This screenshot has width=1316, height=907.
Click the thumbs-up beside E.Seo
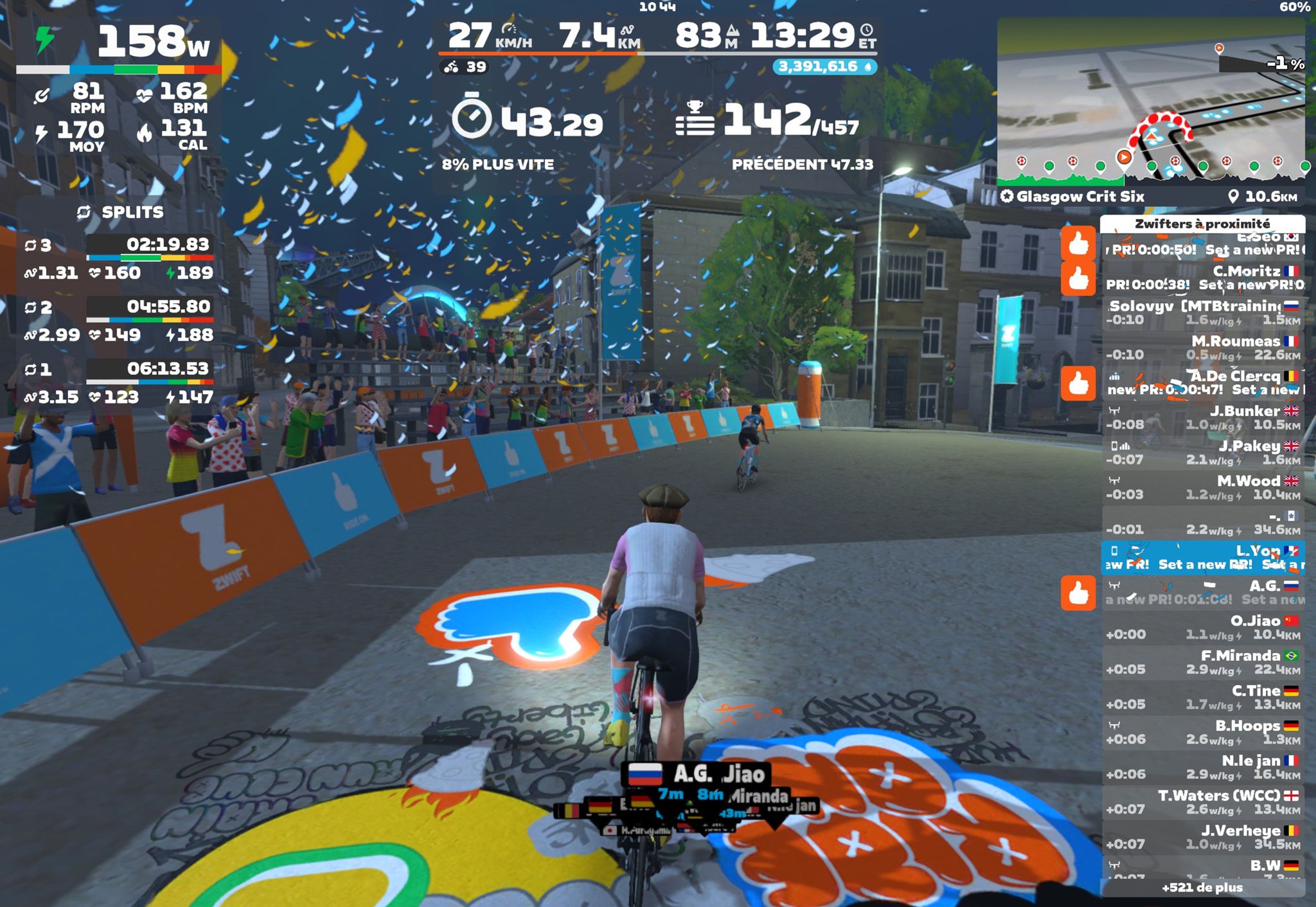[1078, 243]
